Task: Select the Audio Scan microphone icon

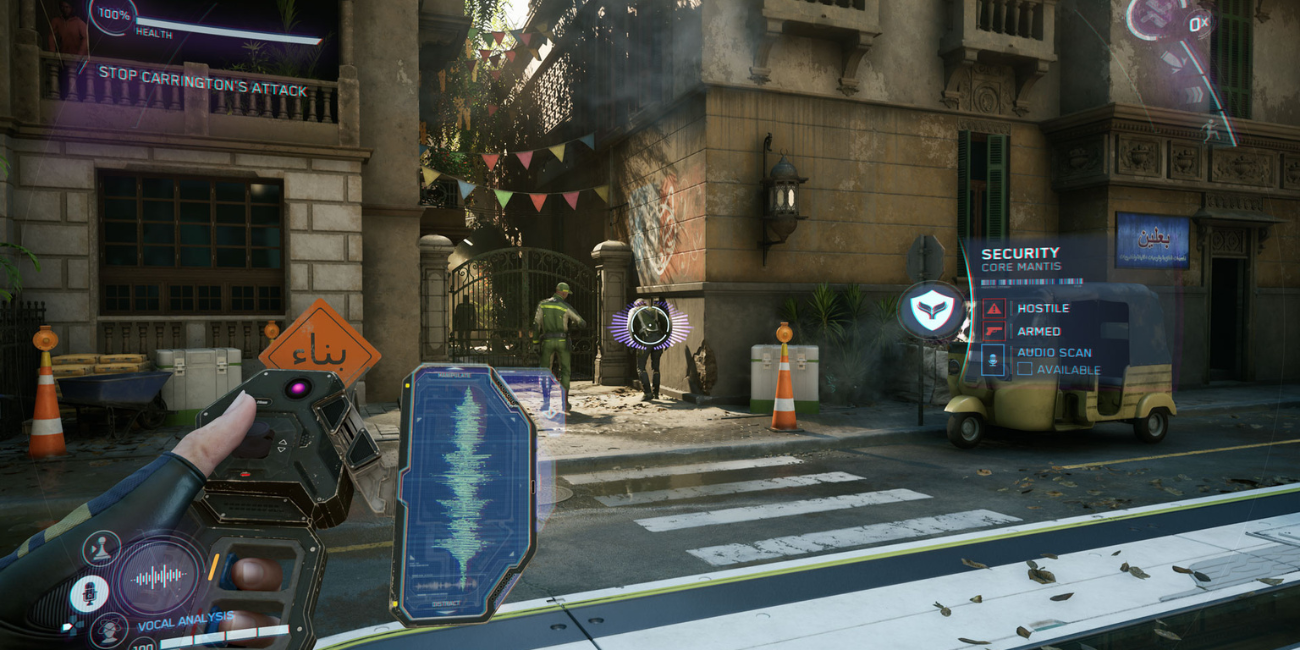Action: 993,360
